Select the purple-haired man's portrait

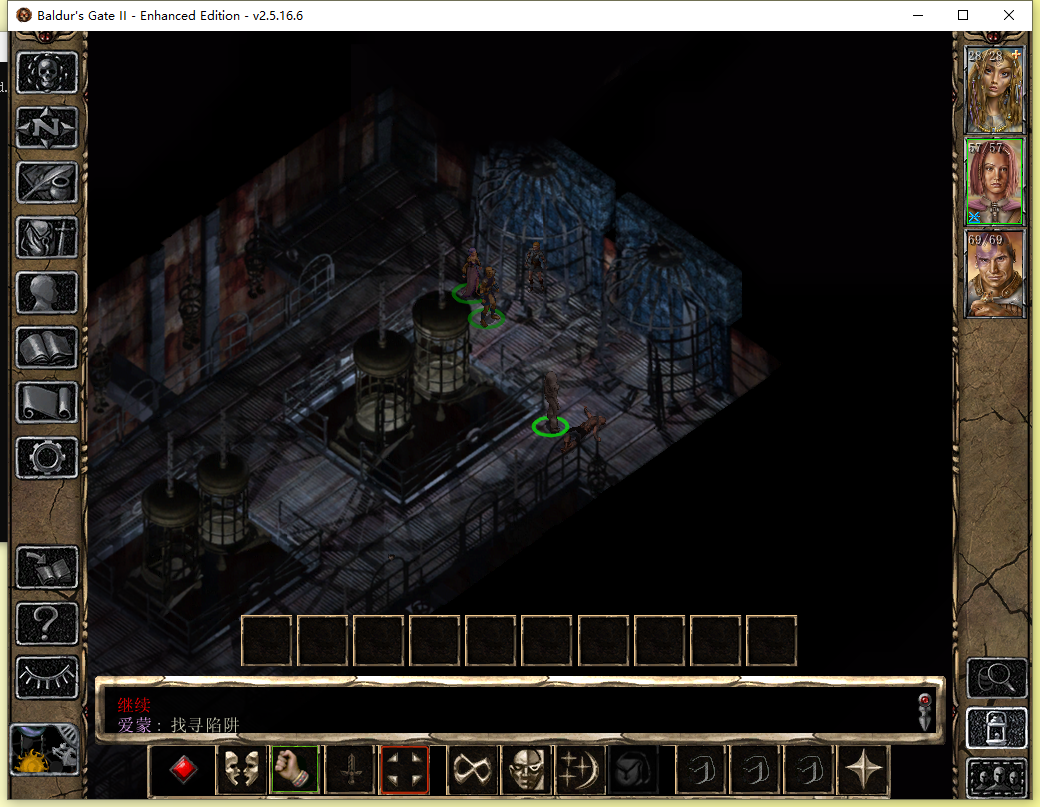[x=994, y=273]
